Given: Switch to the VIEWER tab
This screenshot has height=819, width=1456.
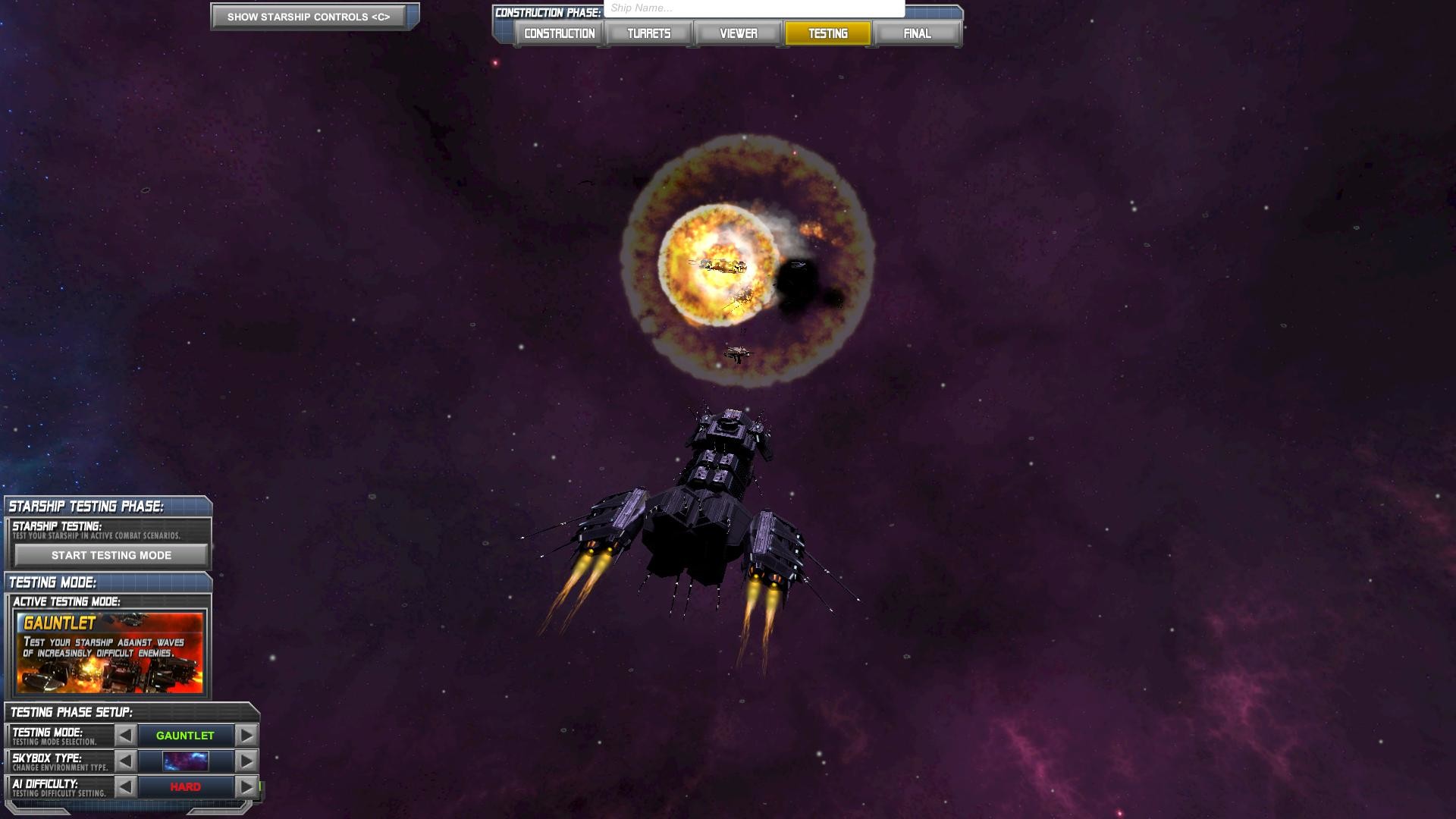Looking at the screenshot, I should (738, 33).
